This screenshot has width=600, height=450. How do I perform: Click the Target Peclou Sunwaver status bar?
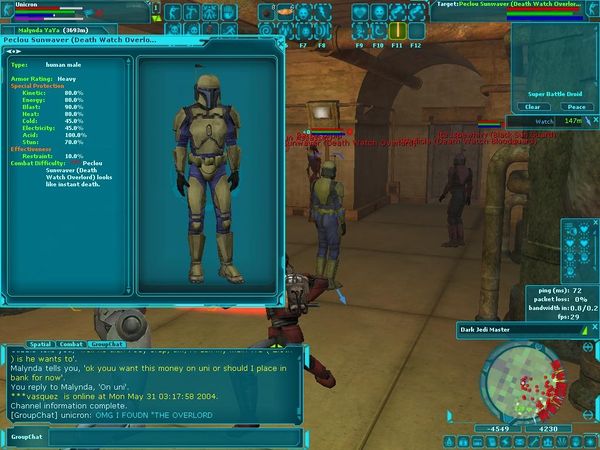[517, 5]
